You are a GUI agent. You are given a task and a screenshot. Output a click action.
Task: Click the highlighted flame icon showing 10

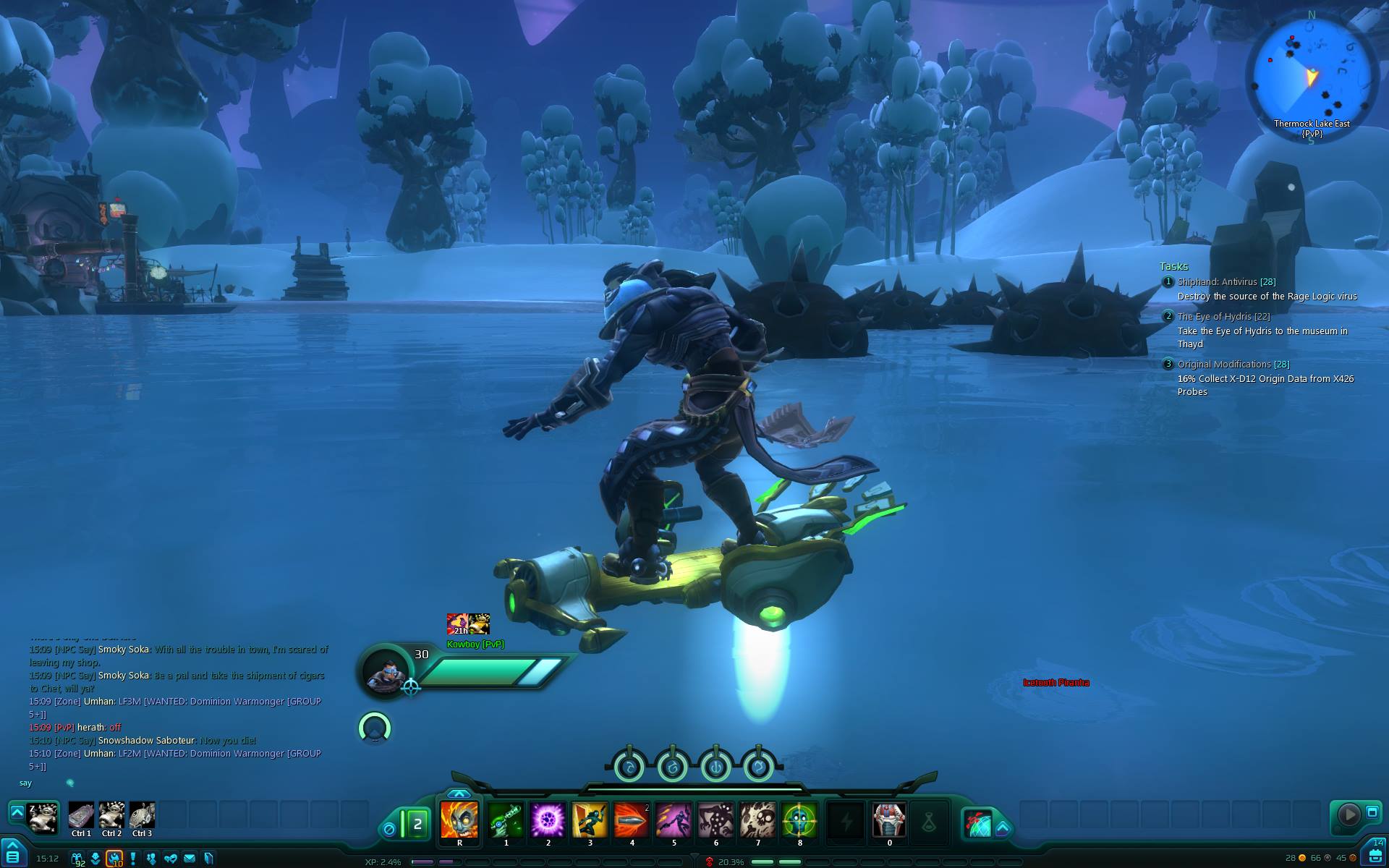click(114, 859)
